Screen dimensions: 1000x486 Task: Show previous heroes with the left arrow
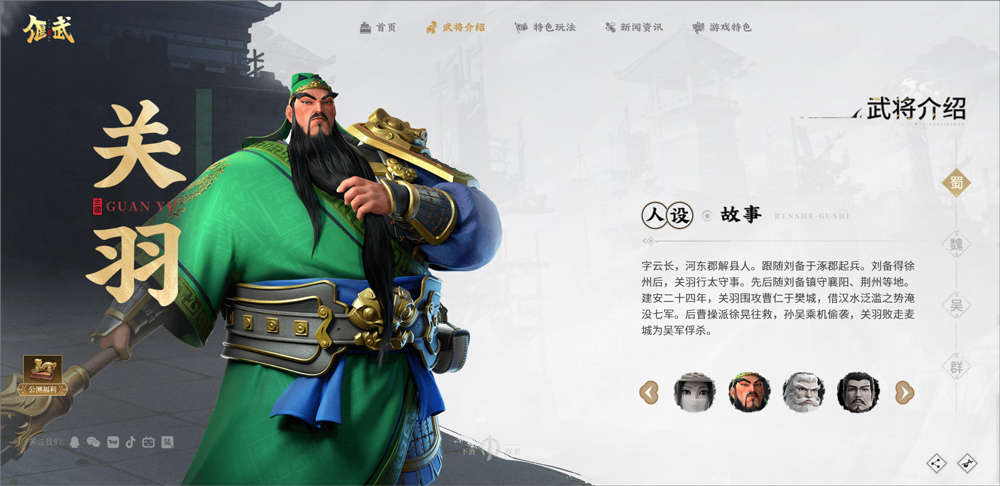coord(649,392)
